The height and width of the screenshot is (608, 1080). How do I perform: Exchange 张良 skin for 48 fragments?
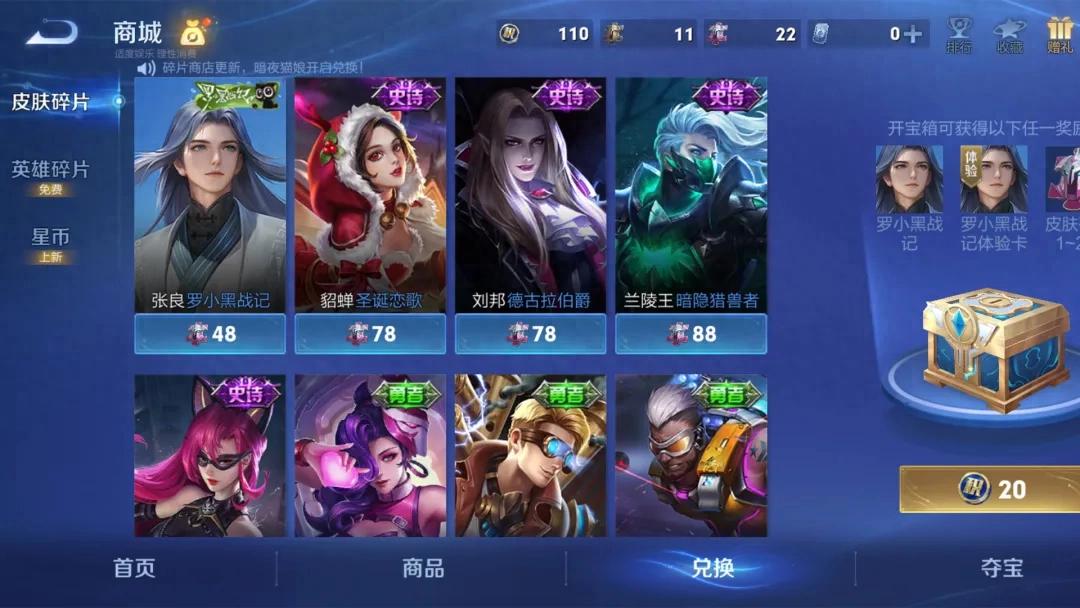pos(210,334)
